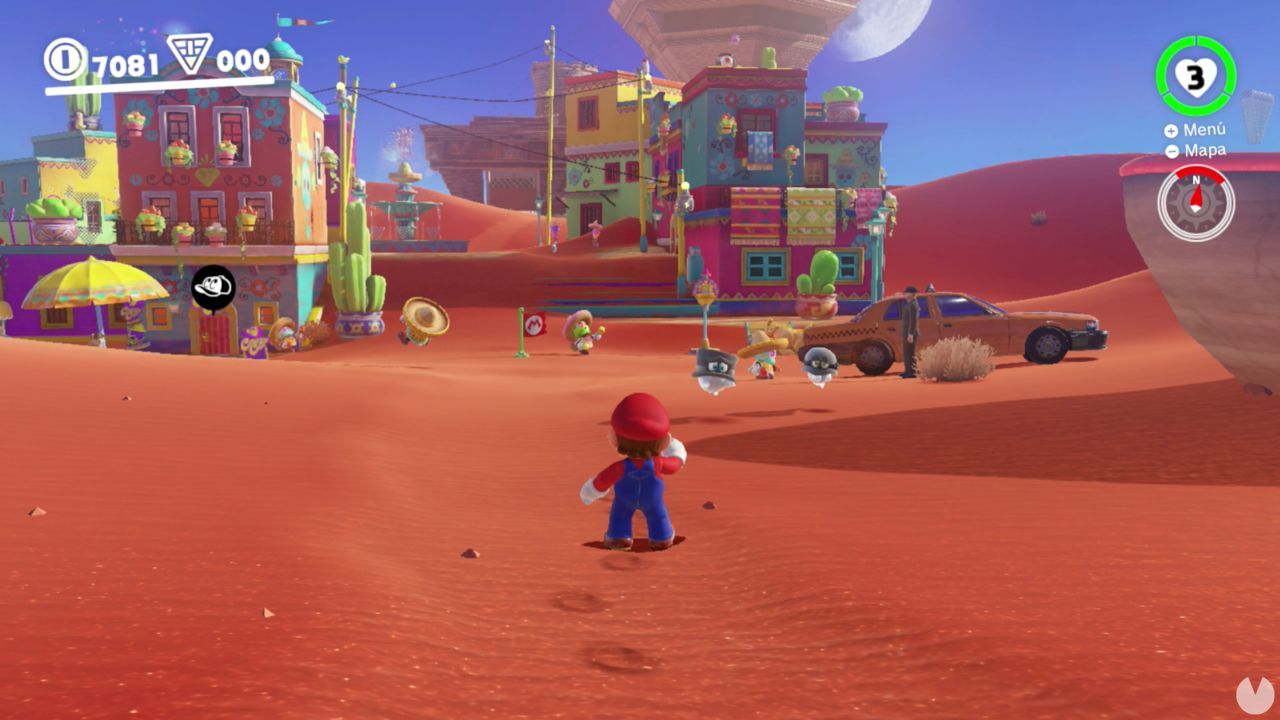Viewport: 1280px width, 720px height.
Task: Click the gold coin counter icon
Action: (66, 57)
